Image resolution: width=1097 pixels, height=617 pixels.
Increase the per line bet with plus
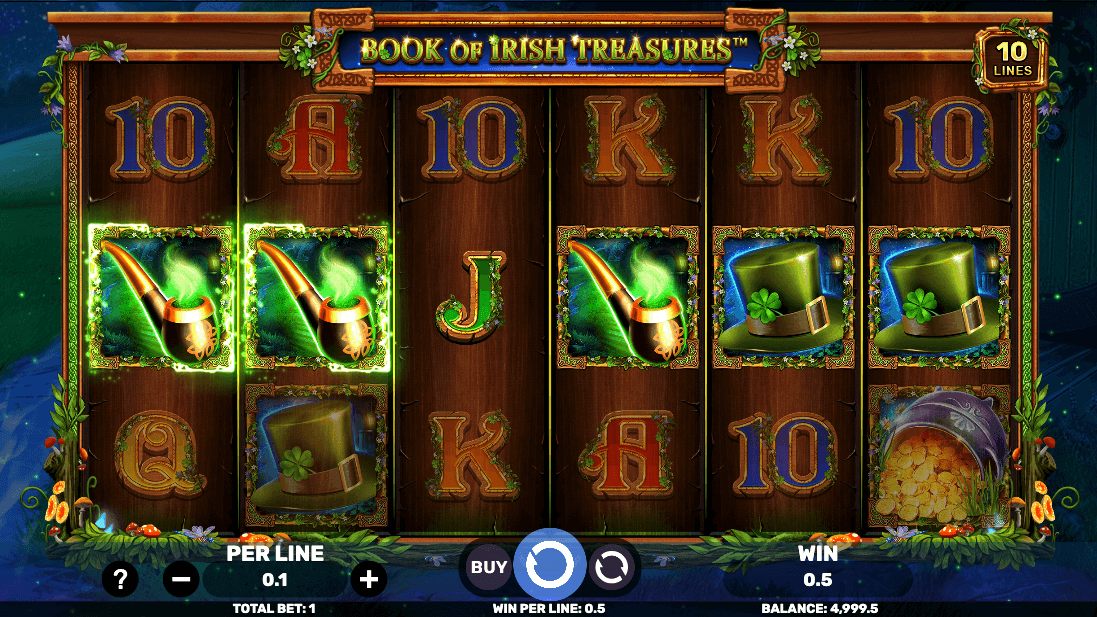369,579
